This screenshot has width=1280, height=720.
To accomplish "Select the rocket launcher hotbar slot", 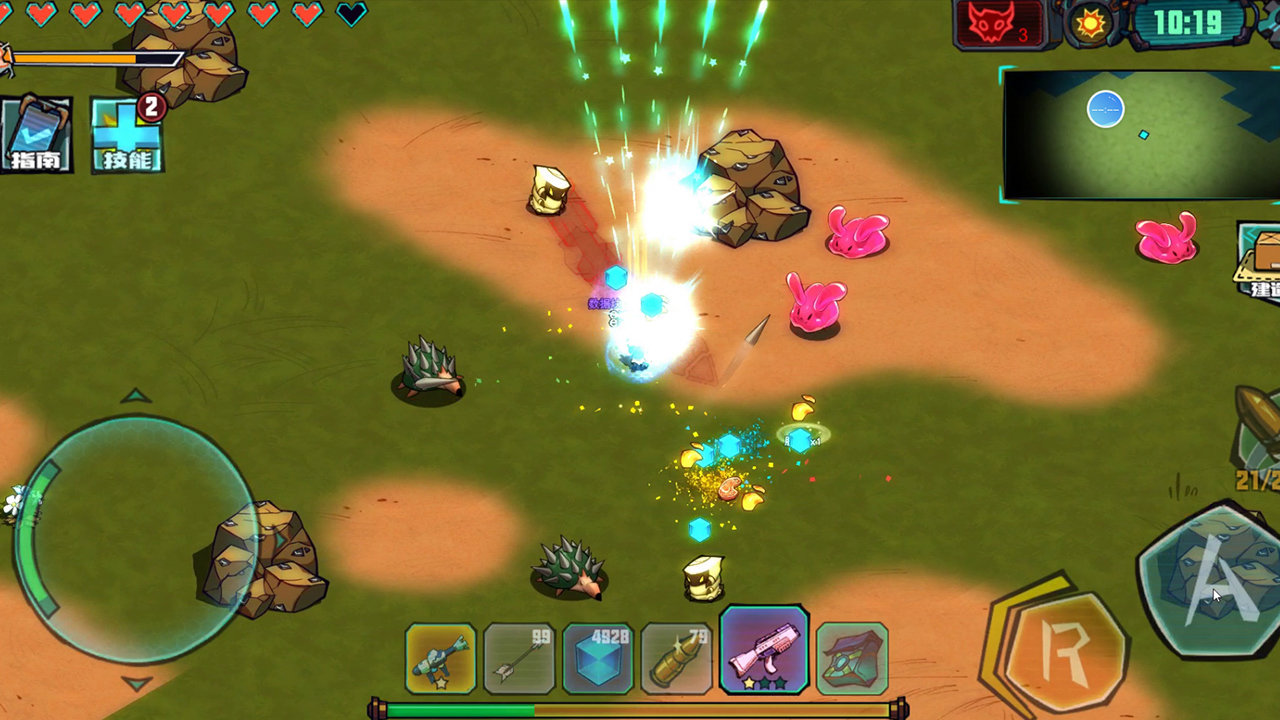I will 440,658.
